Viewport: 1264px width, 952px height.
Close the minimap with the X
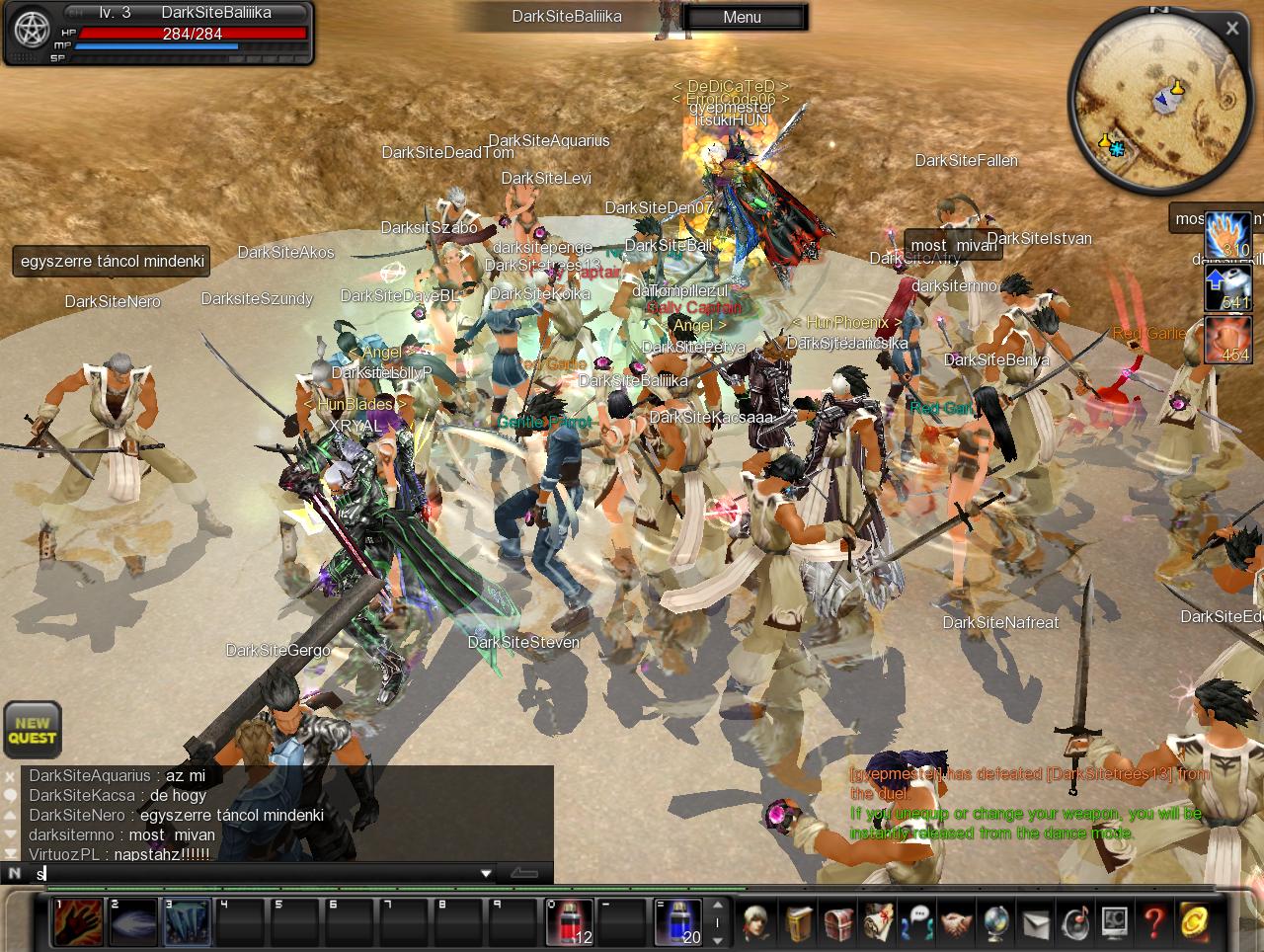pyautogui.click(x=1231, y=29)
